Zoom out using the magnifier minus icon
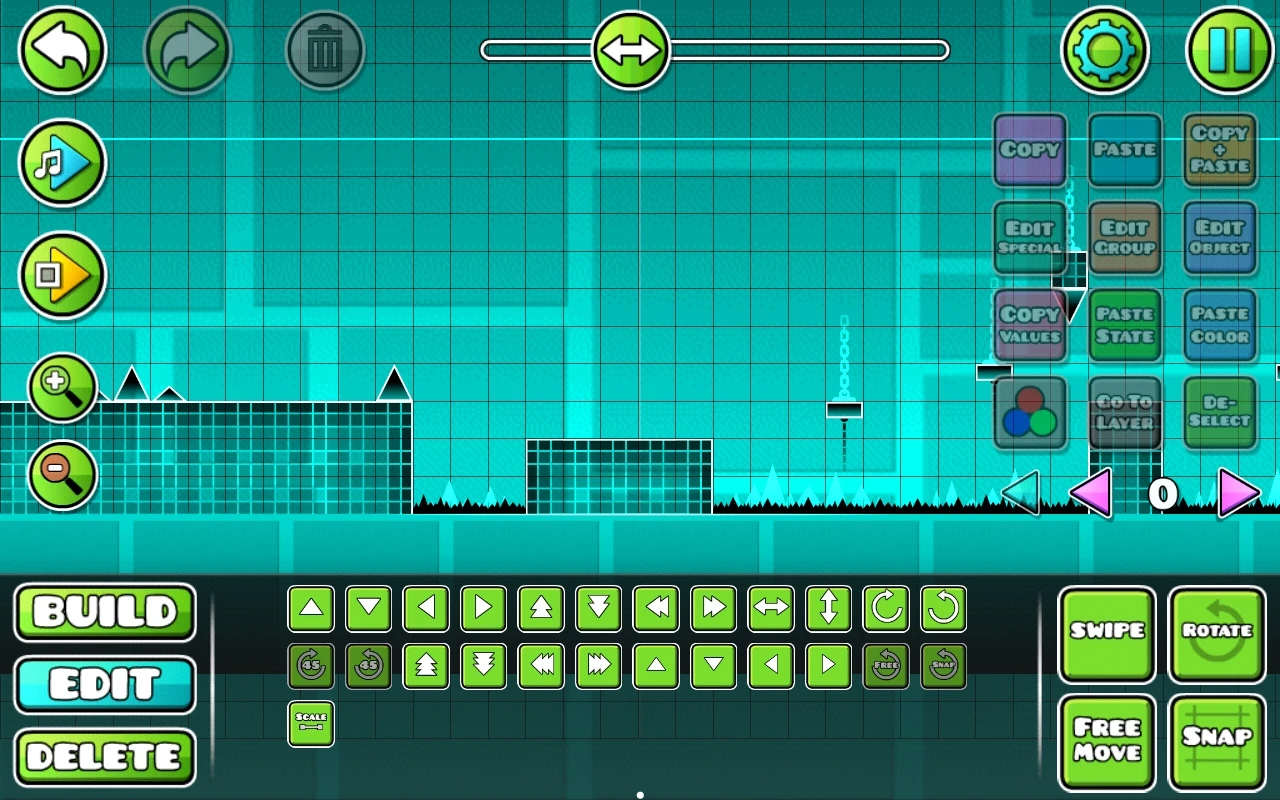 [62, 475]
